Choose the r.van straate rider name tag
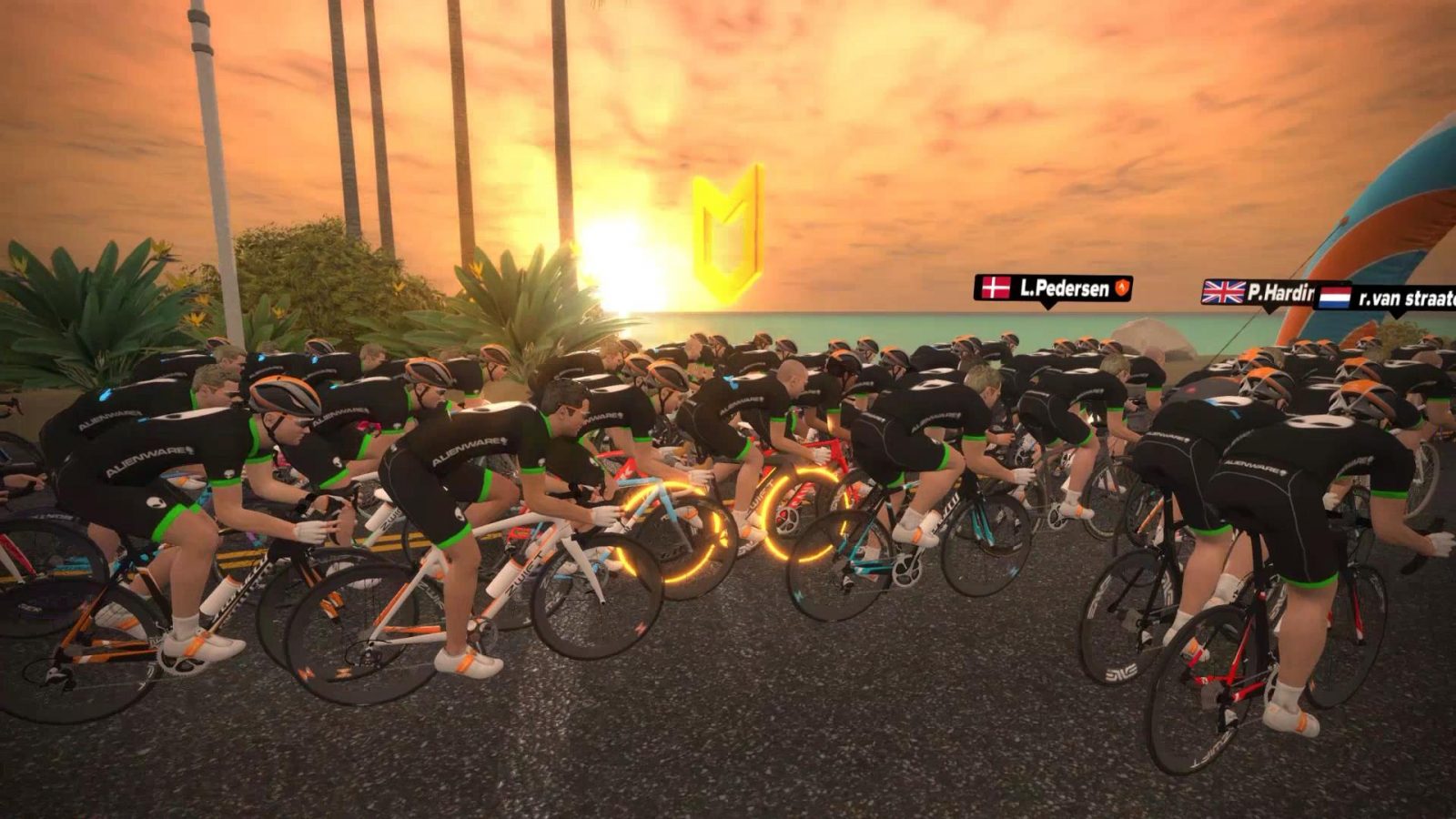Image resolution: width=1456 pixels, height=819 pixels. point(1388,298)
